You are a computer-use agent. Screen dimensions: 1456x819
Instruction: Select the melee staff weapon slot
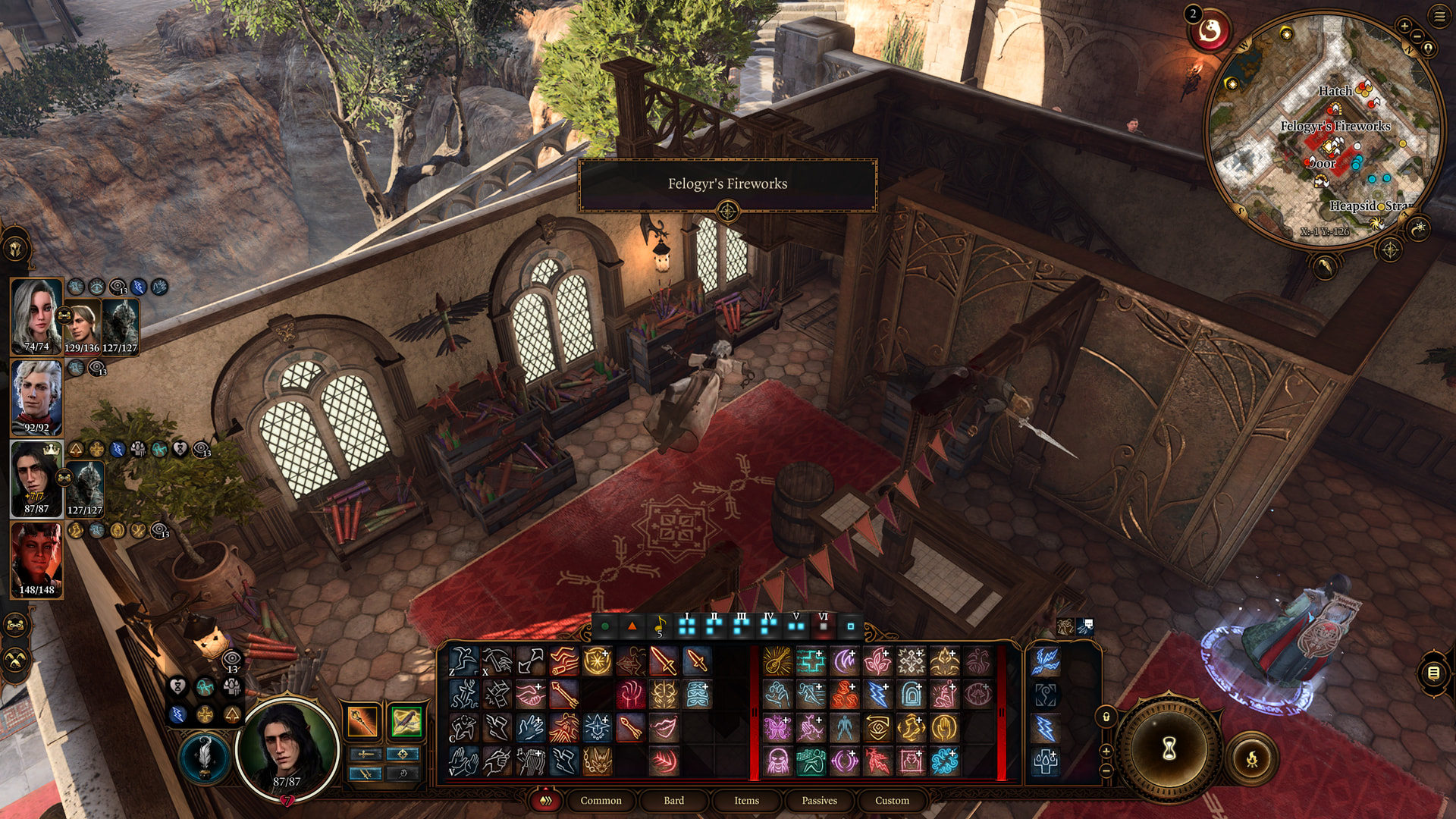[362, 721]
